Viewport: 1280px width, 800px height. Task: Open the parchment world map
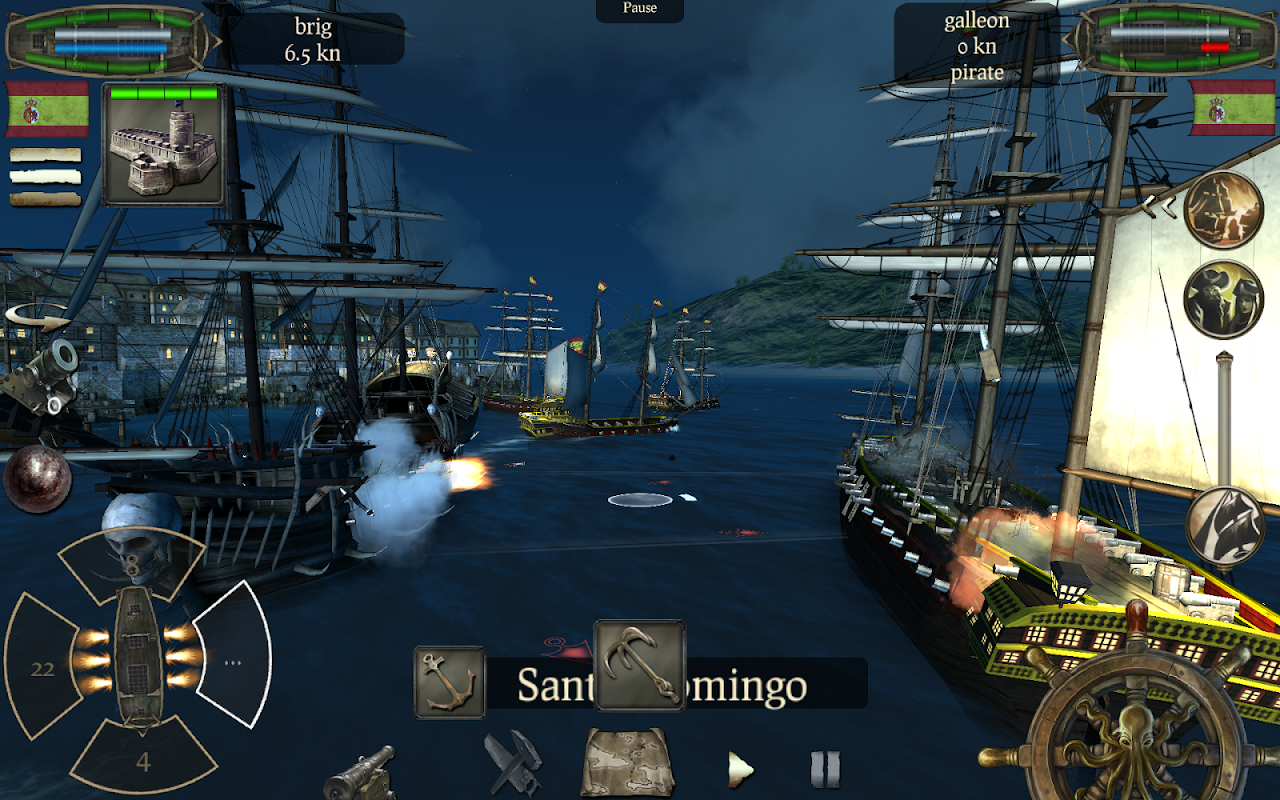point(627,762)
